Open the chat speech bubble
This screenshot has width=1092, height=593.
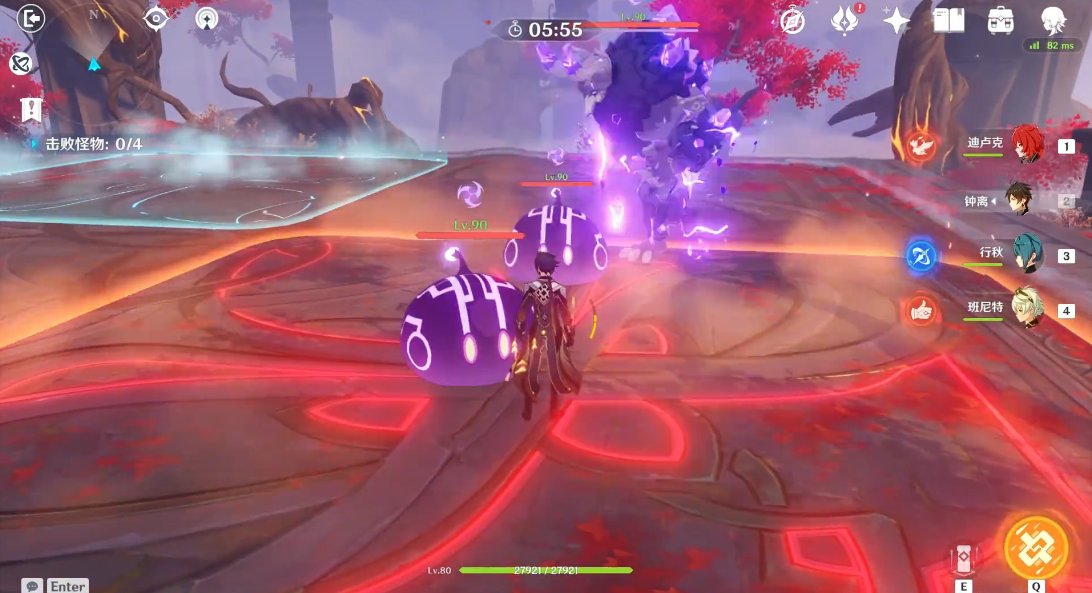tap(33, 585)
